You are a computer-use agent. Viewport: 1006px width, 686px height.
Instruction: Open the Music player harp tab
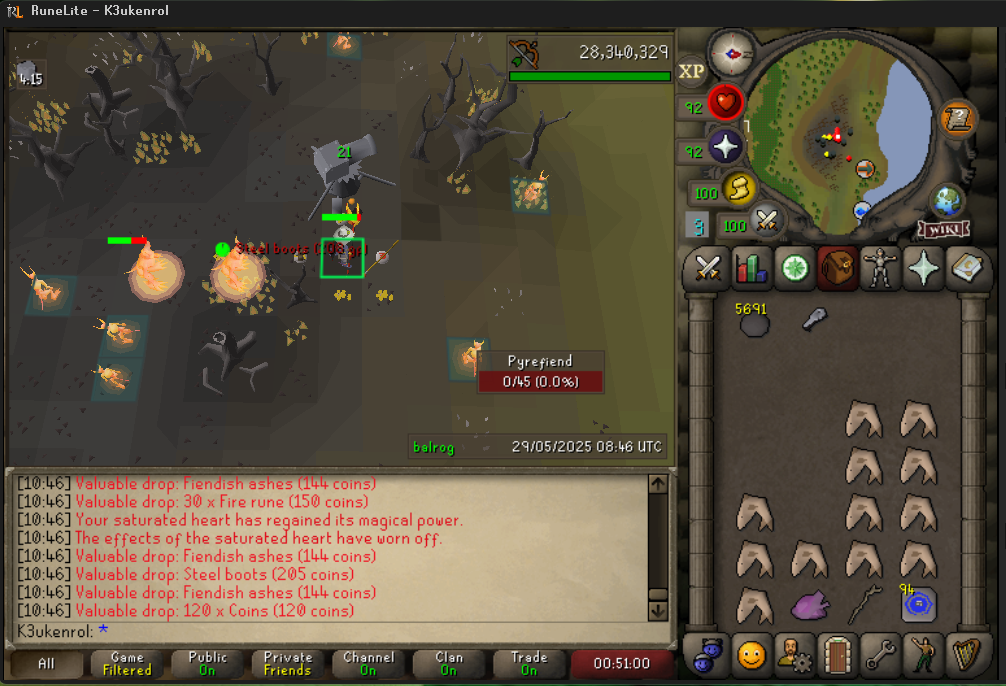click(965, 655)
